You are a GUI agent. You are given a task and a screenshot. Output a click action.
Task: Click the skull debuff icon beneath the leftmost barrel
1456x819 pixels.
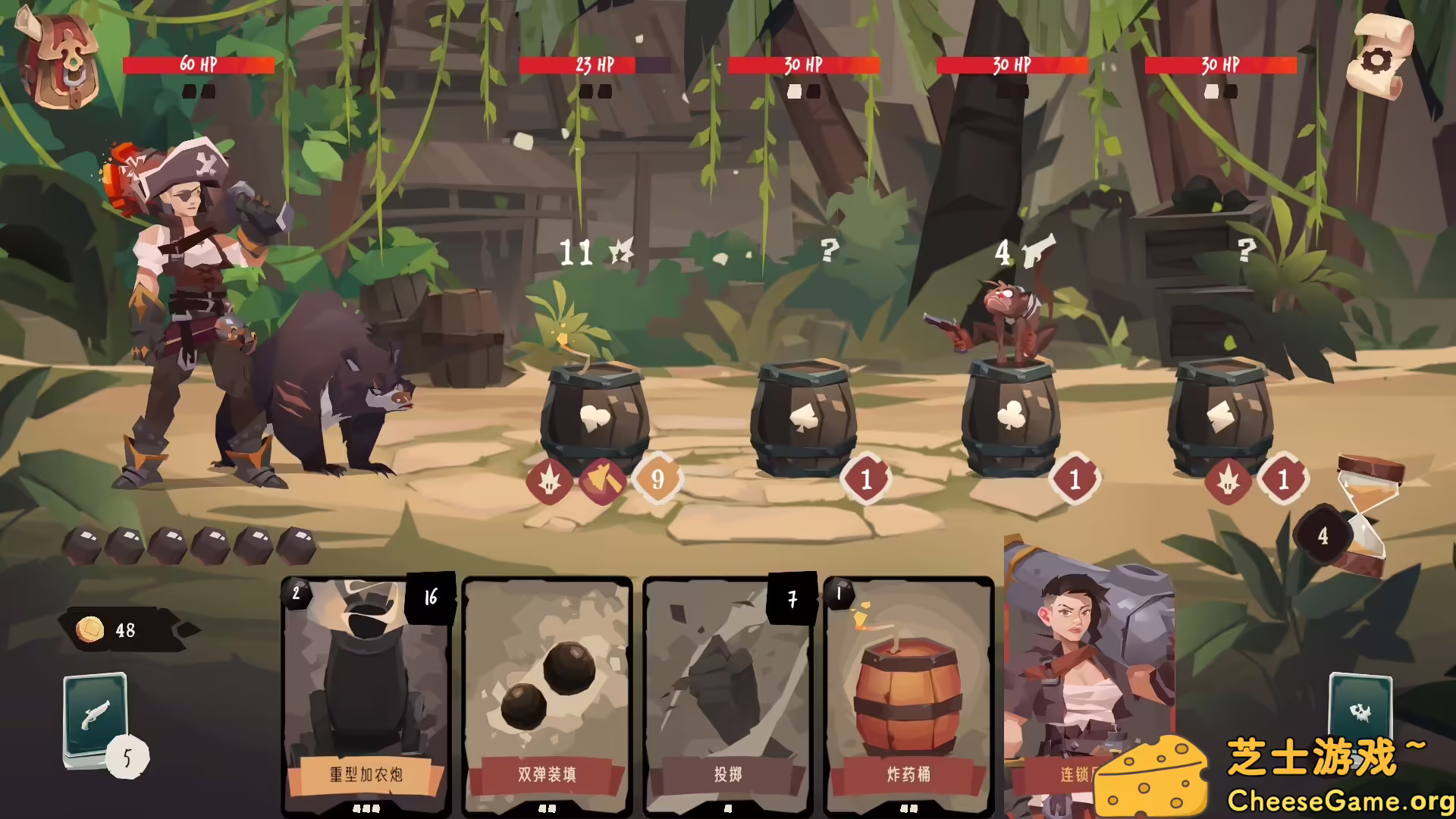coord(548,480)
